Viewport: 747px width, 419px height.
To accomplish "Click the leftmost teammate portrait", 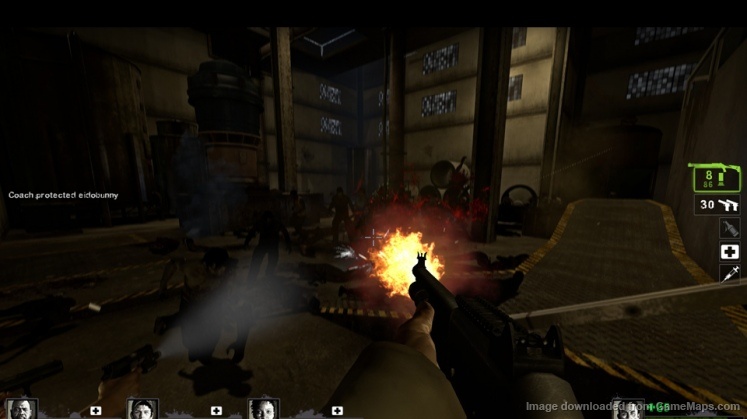I will coord(22,408).
